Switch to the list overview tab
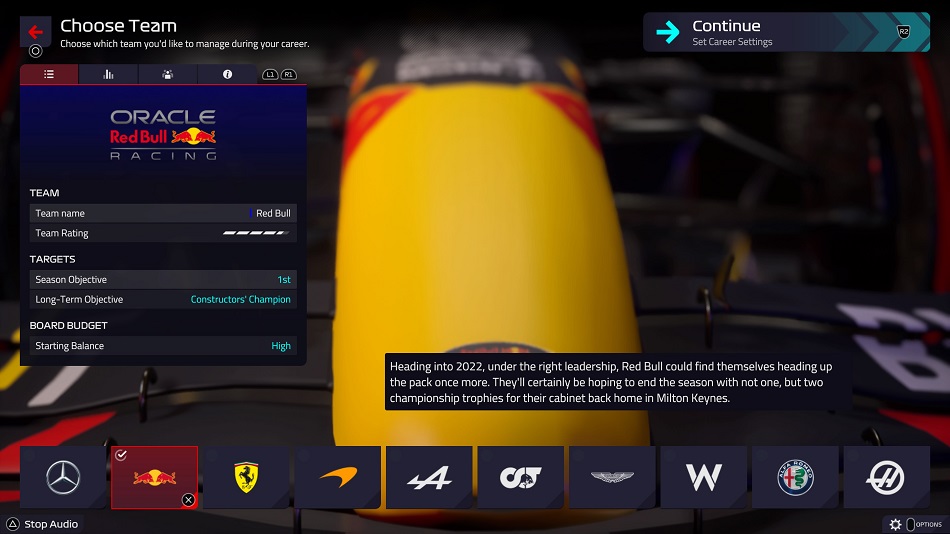The width and height of the screenshot is (950, 534). [49, 75]
